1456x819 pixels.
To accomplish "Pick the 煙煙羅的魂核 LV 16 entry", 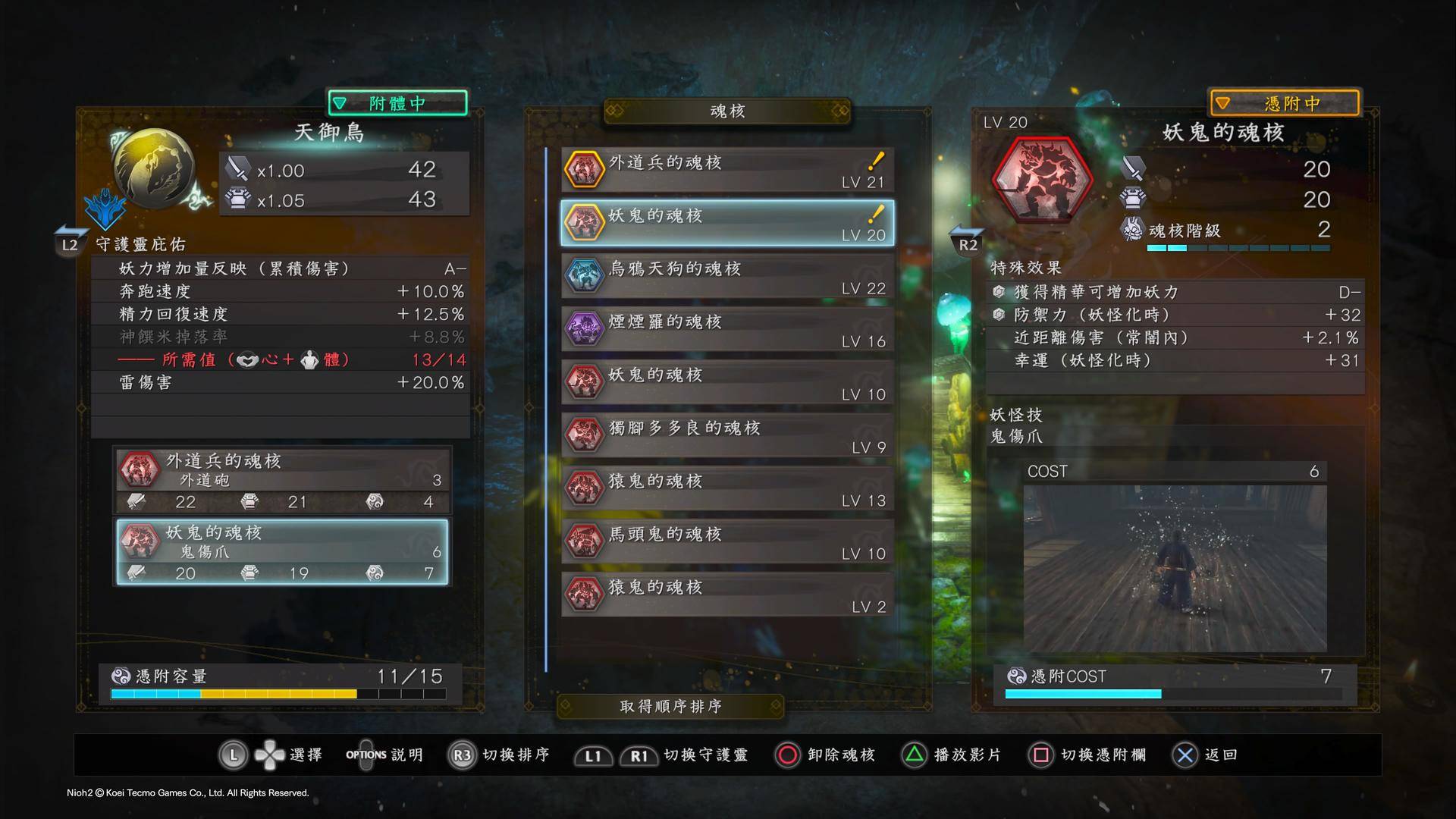I will (x=726, y=330).
